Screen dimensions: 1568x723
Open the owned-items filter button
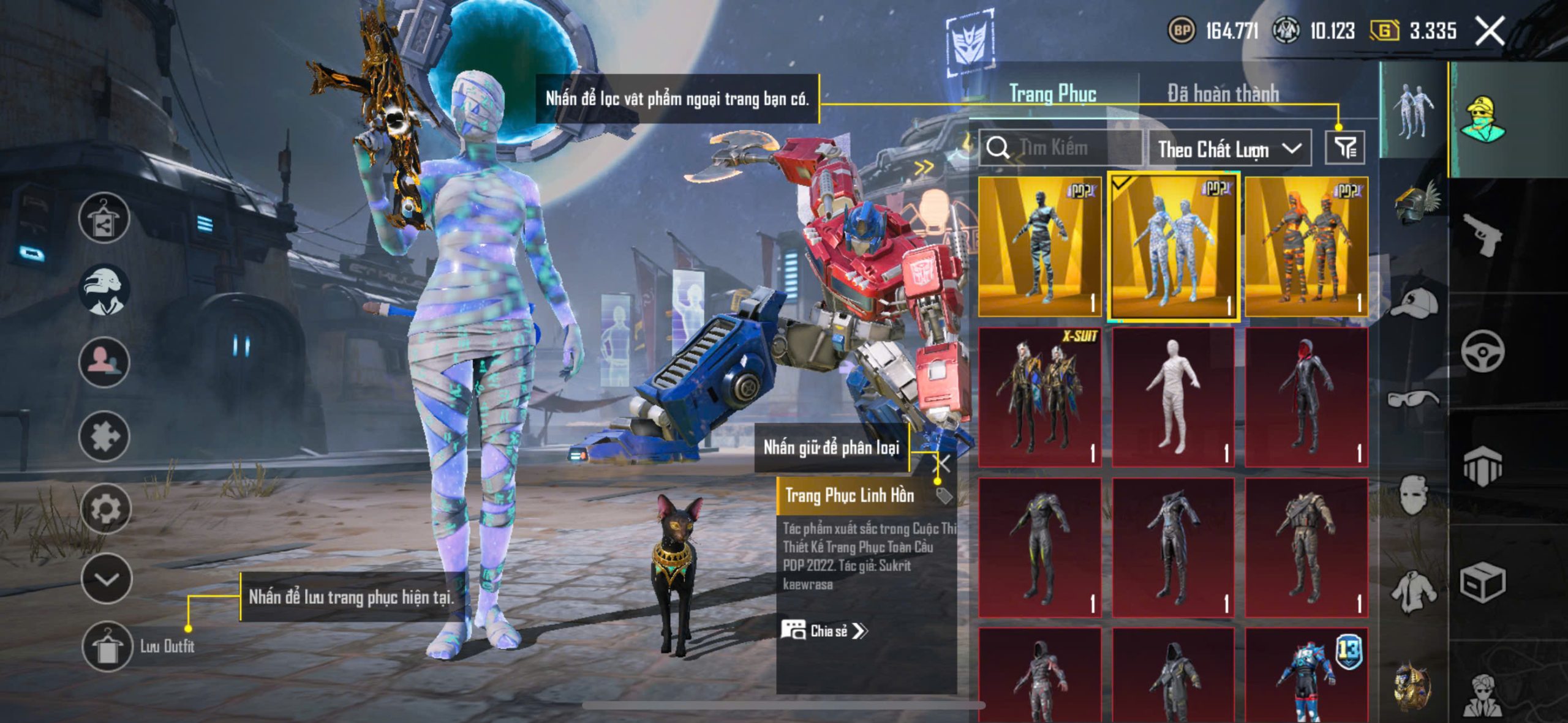pyautogui.click(x=1345, y=148)
